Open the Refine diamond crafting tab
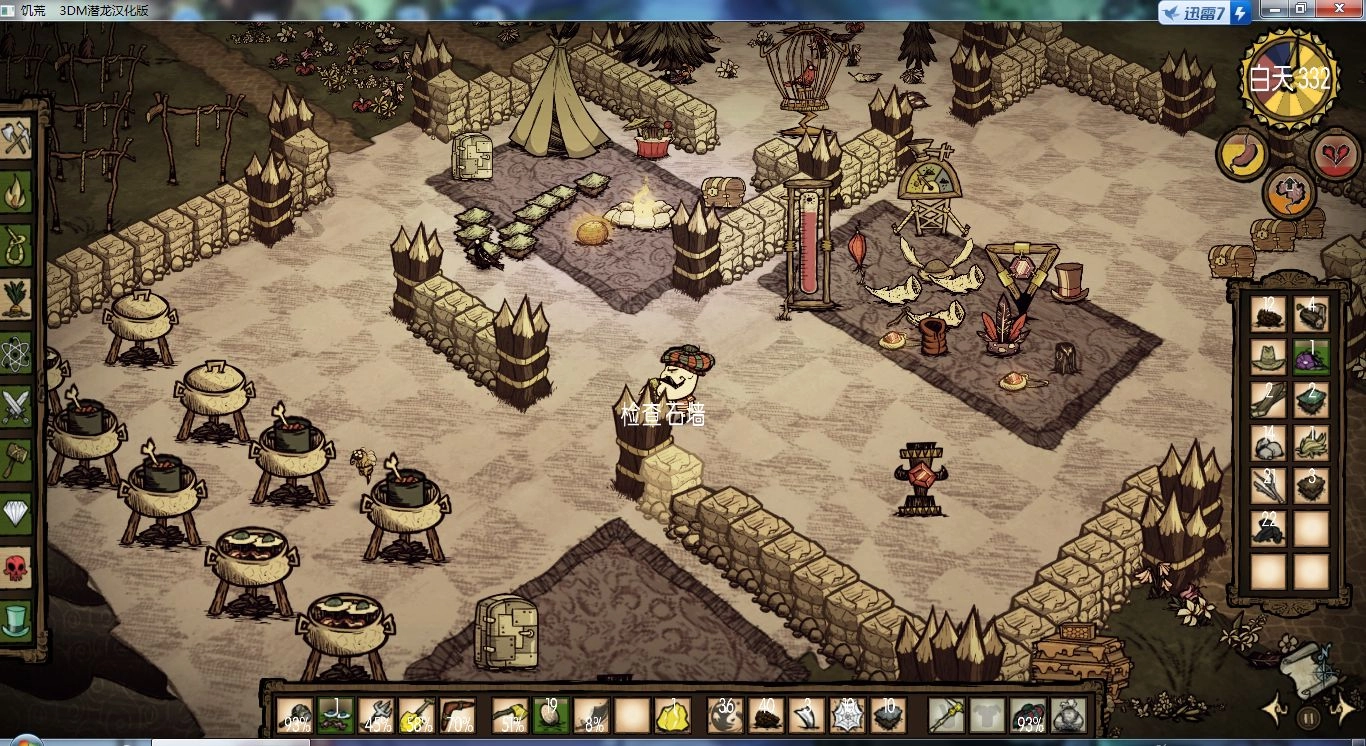This screenshot has width=1366, height=746. click(17, 513)
